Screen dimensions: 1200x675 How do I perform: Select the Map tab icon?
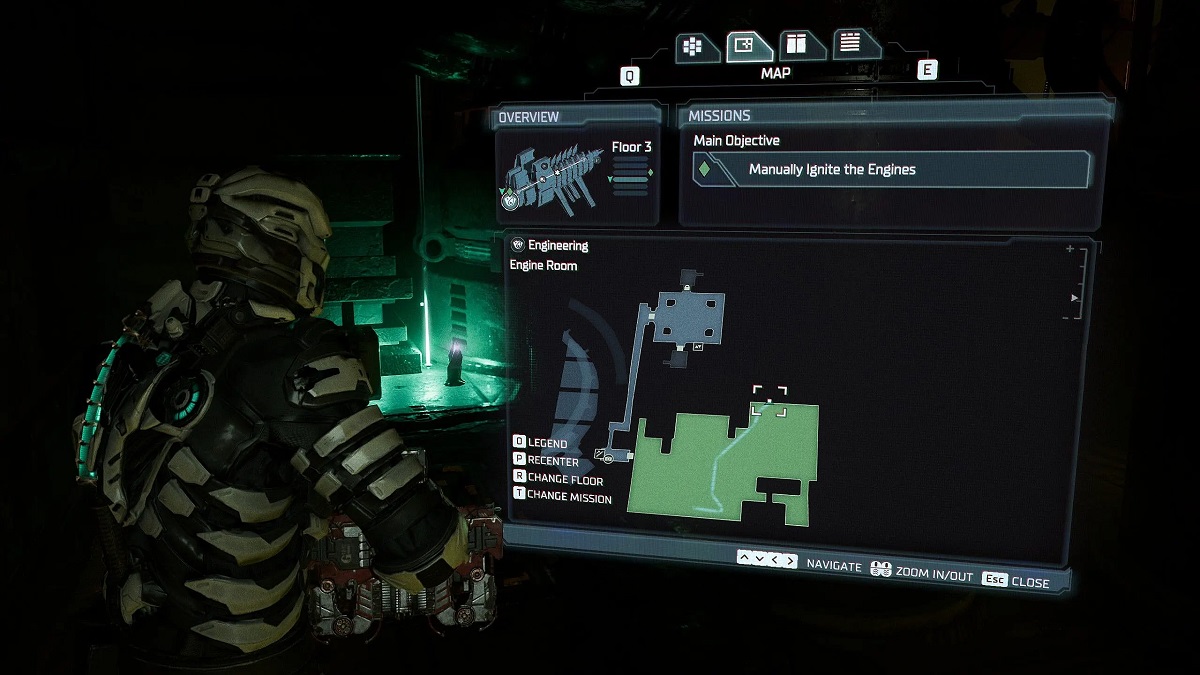tap(743, 46)
